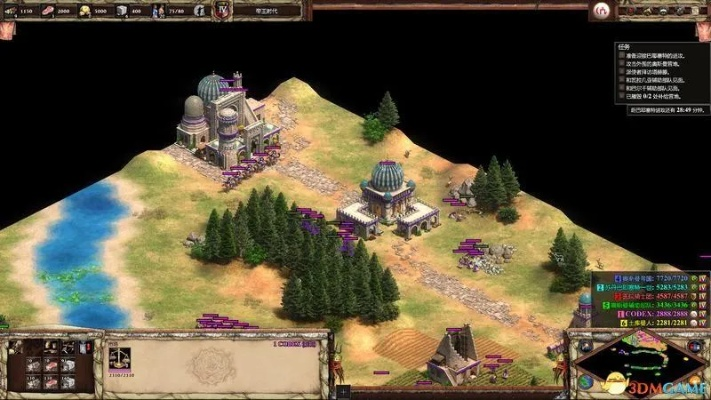Click the round civilization emblem button

(601, 11)
